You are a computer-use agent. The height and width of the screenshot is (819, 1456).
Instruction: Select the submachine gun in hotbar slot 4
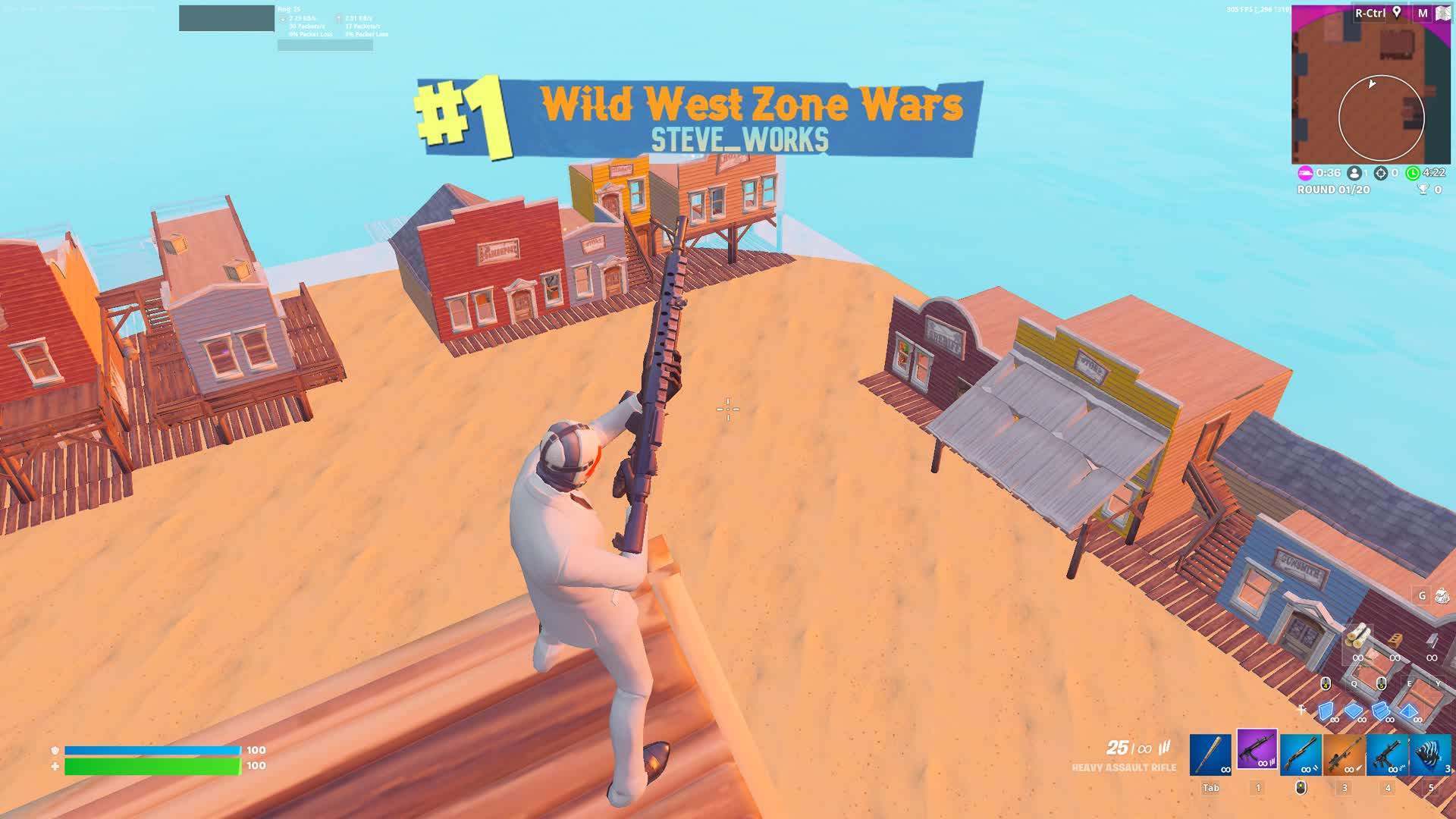(1385, 754)
